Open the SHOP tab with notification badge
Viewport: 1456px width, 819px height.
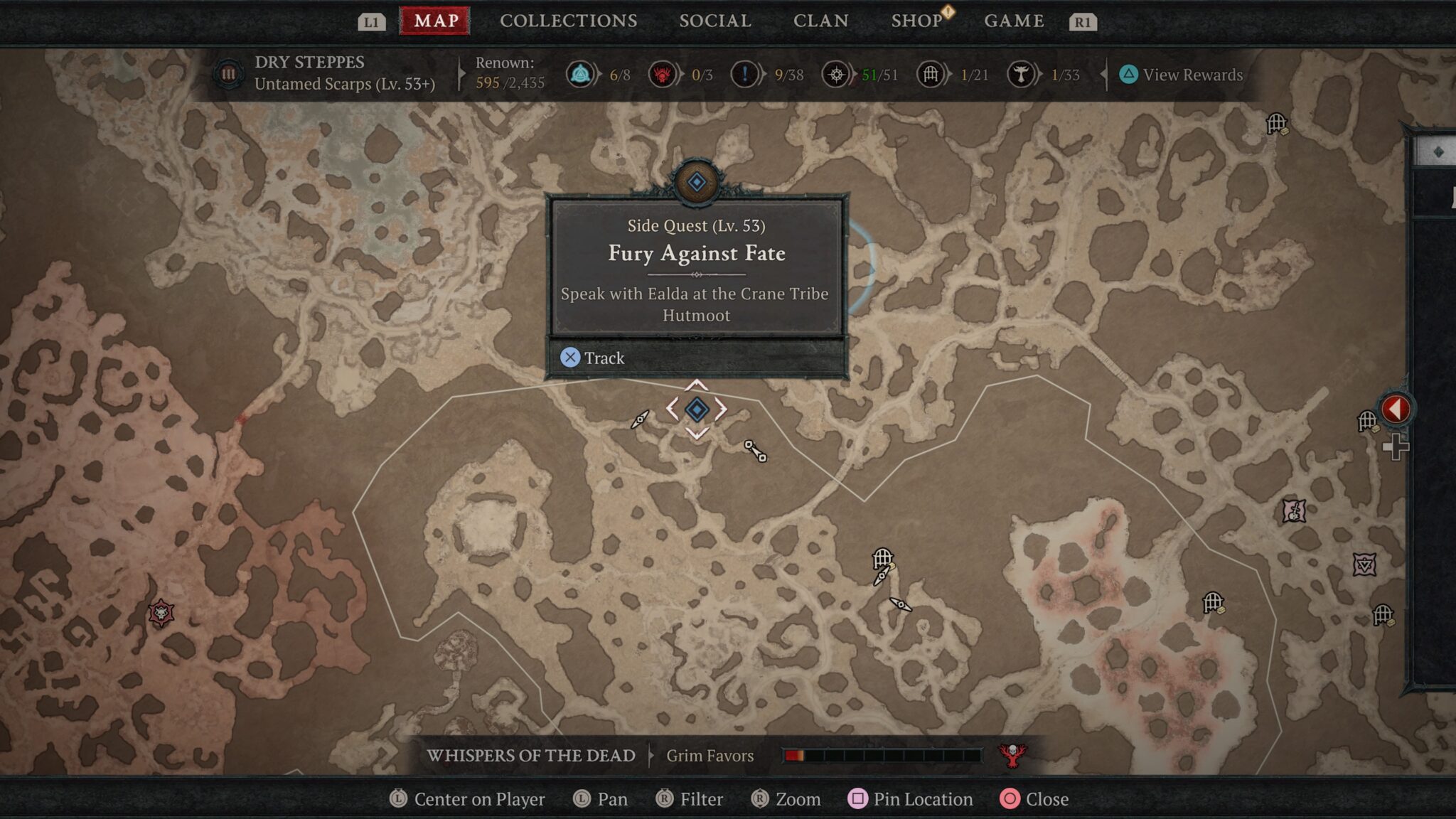(x=916, y=21)
